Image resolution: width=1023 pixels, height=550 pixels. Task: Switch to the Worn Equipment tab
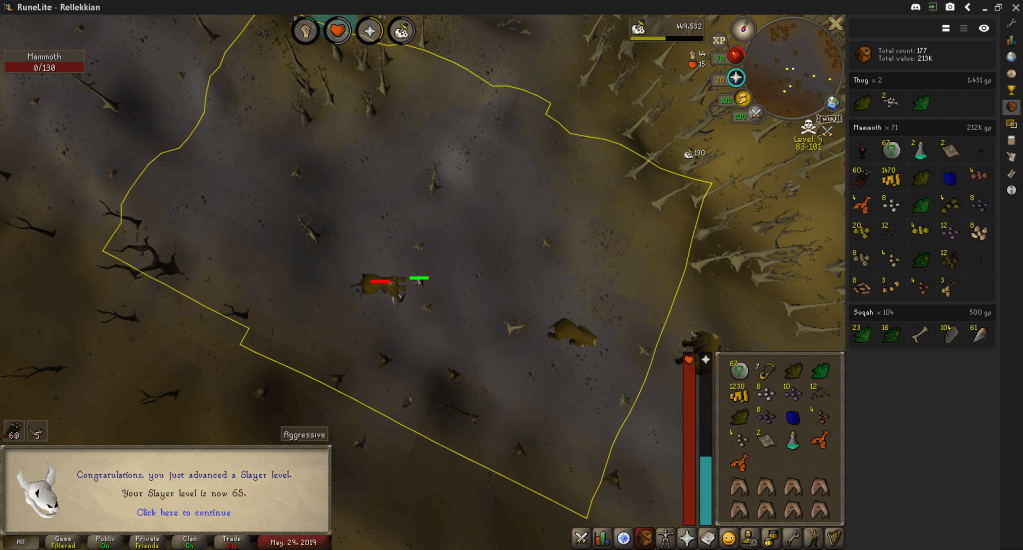click(x=667, y=538)
